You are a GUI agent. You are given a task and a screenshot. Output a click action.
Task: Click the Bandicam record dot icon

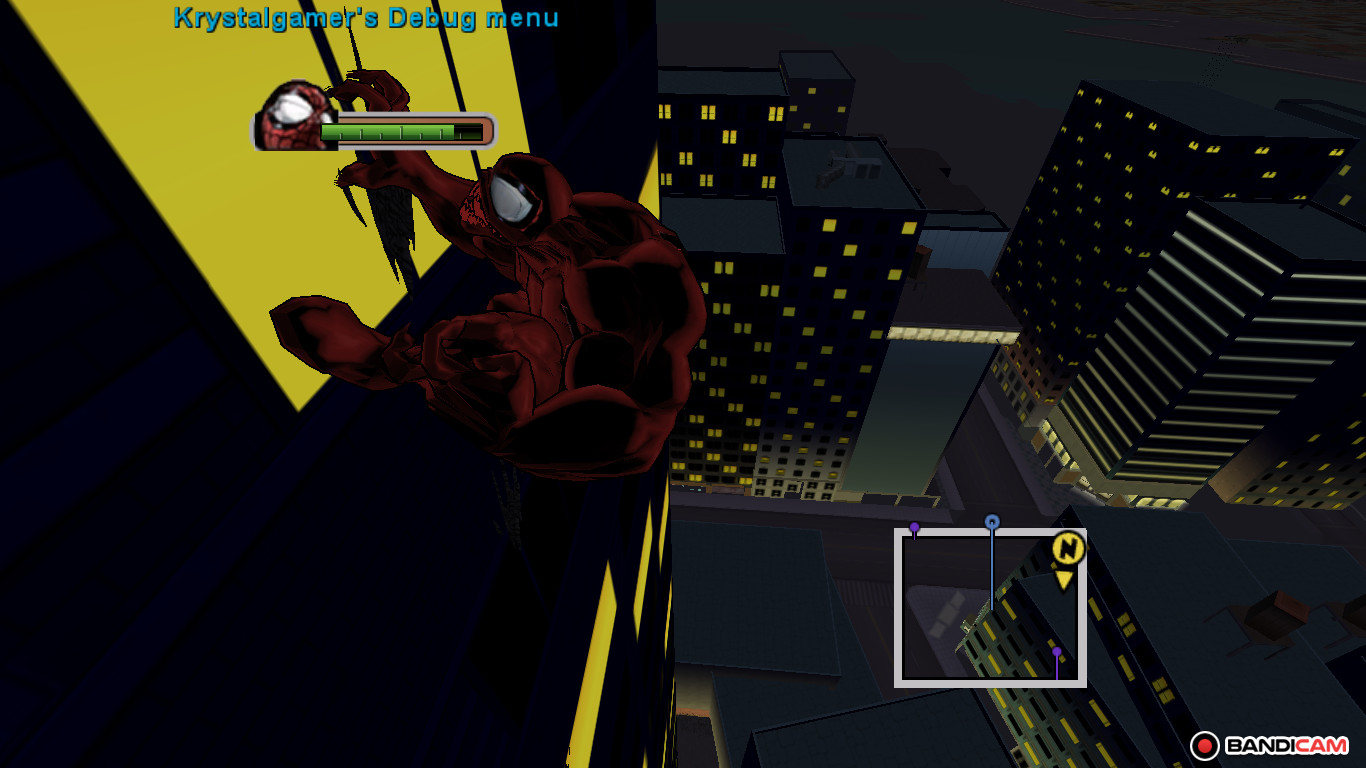(1207, 744)
